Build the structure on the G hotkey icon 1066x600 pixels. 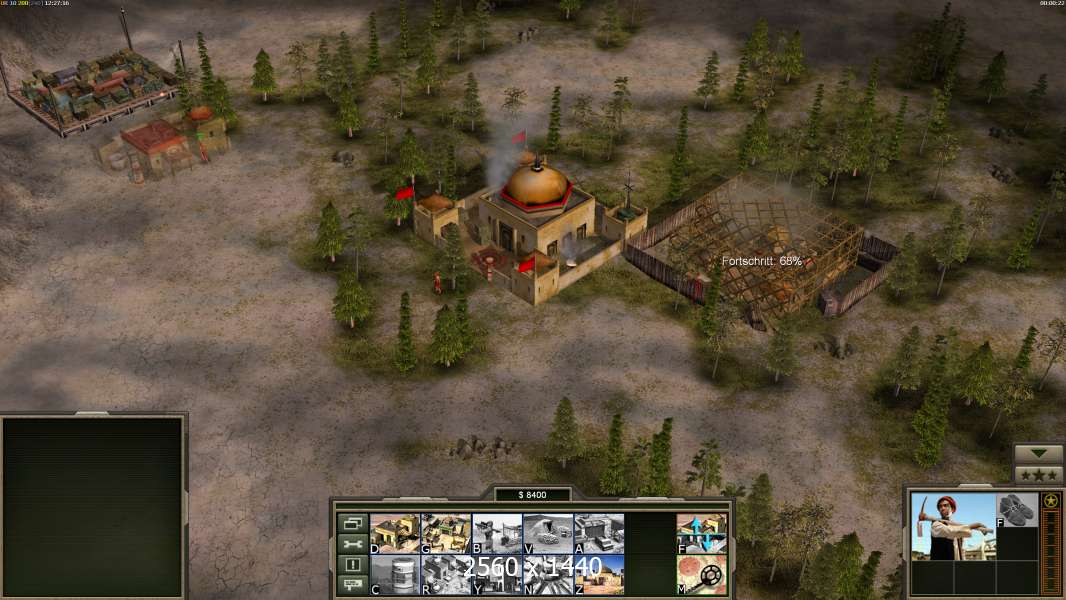[445, 533]
